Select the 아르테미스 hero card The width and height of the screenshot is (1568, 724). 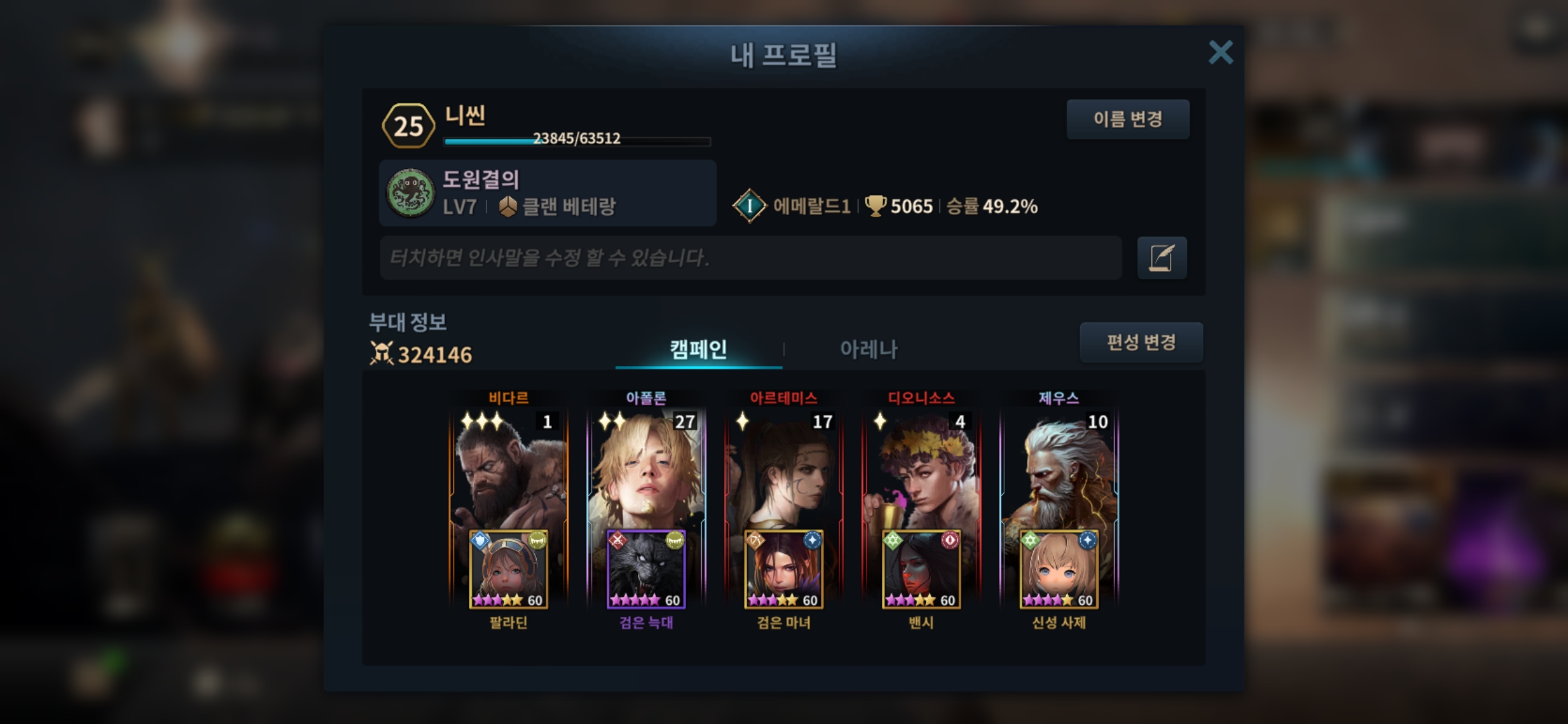(783, 469)
